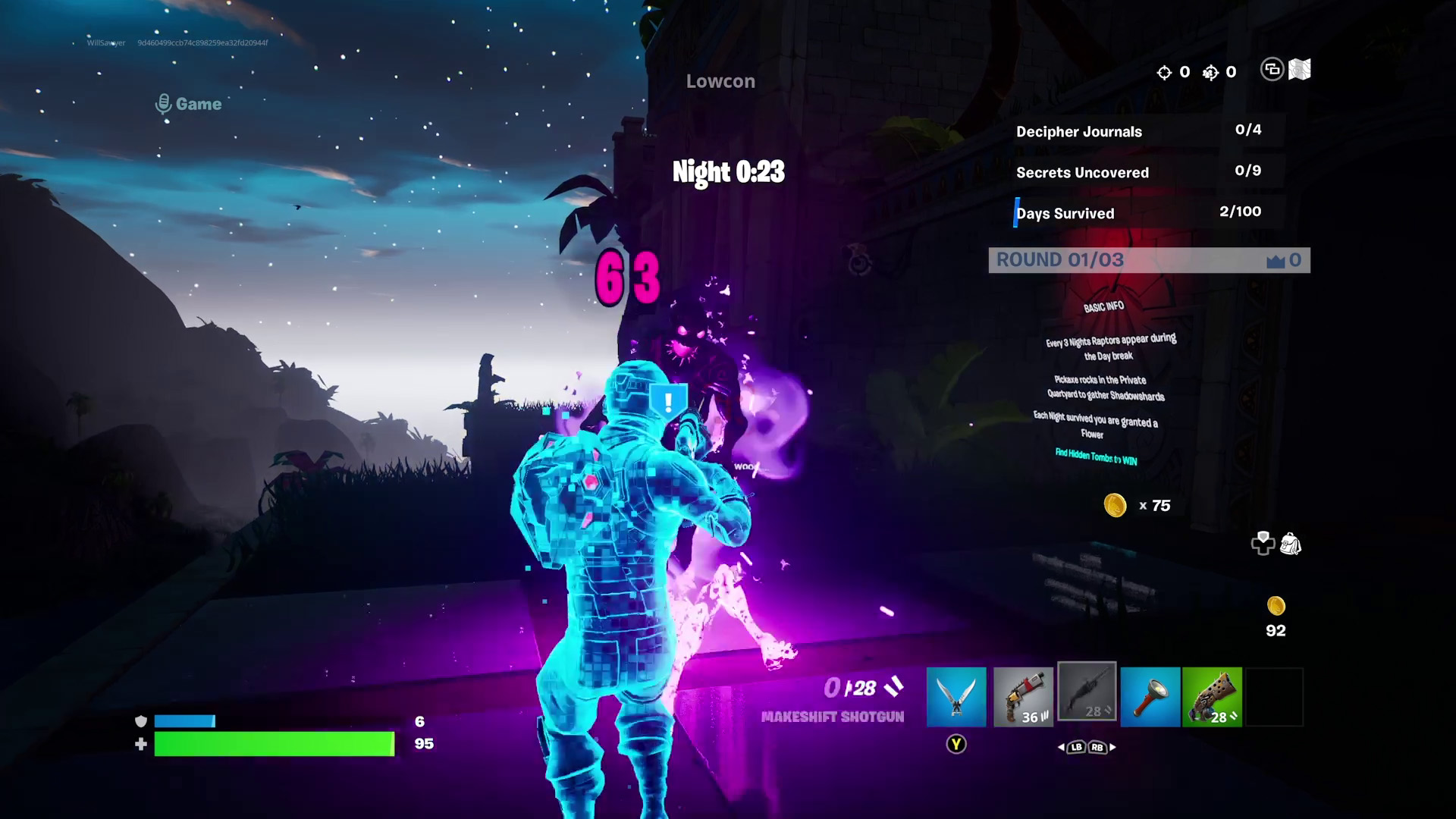Click the d-pad emote indicator icon

pos(1261,543)
